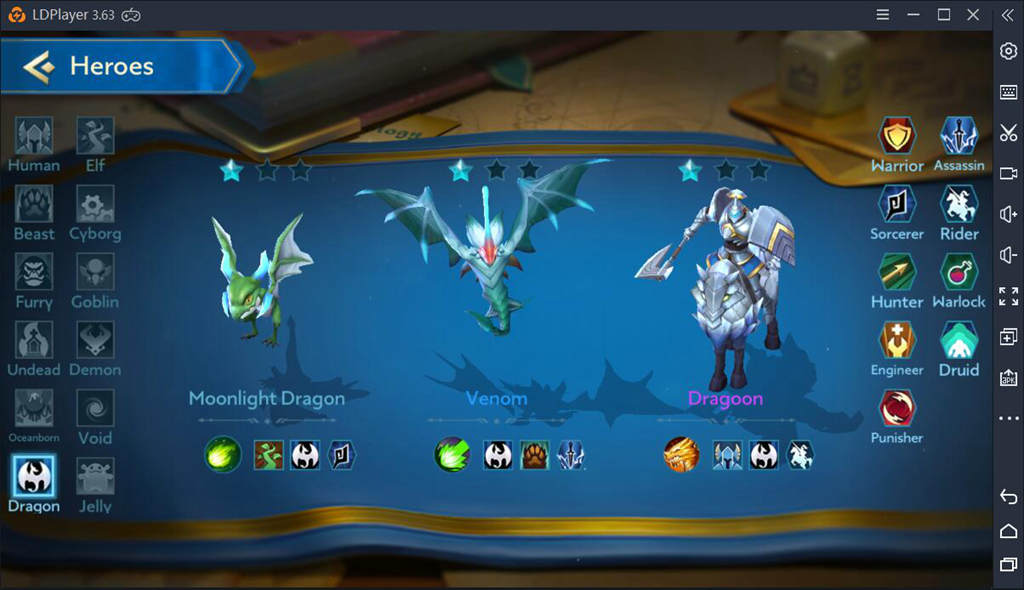Choose the Beast race filter

coord(34,205)
